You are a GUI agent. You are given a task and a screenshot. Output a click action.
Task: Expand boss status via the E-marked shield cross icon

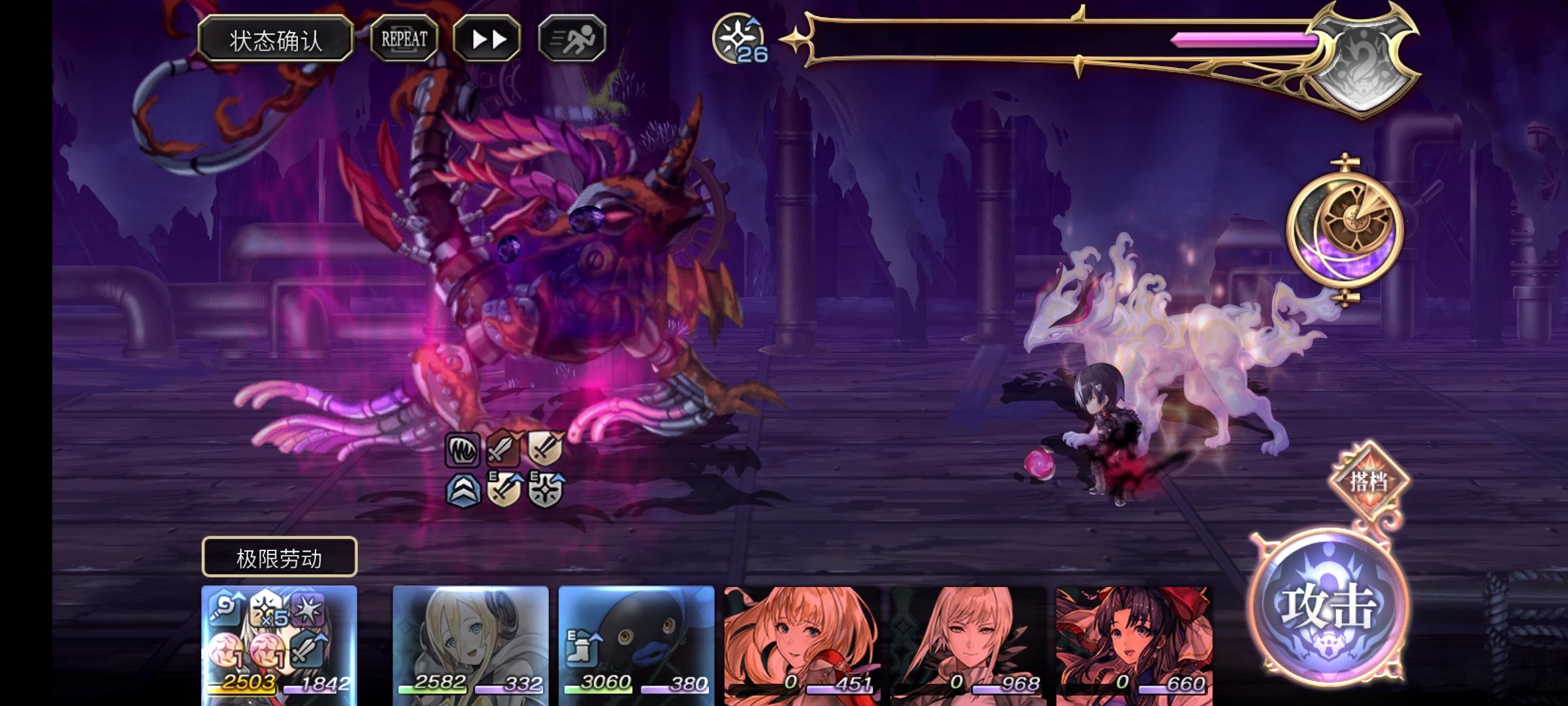pyautogui.click(x=547, y=489)
